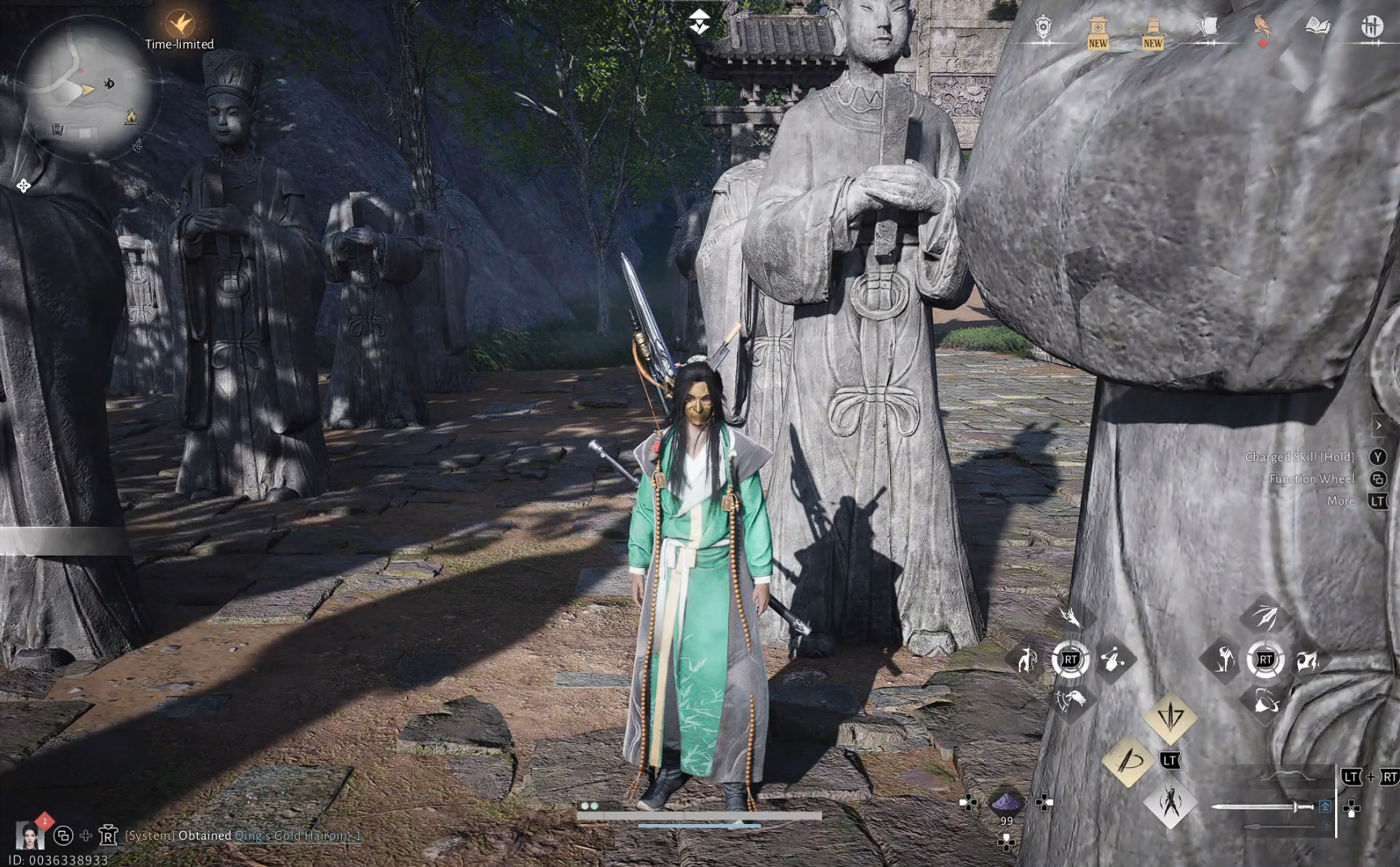Viewport: 1400px width, 867px height.
Task: Toggle the second weapon's home marker
Action: (x=1327, y=826)
